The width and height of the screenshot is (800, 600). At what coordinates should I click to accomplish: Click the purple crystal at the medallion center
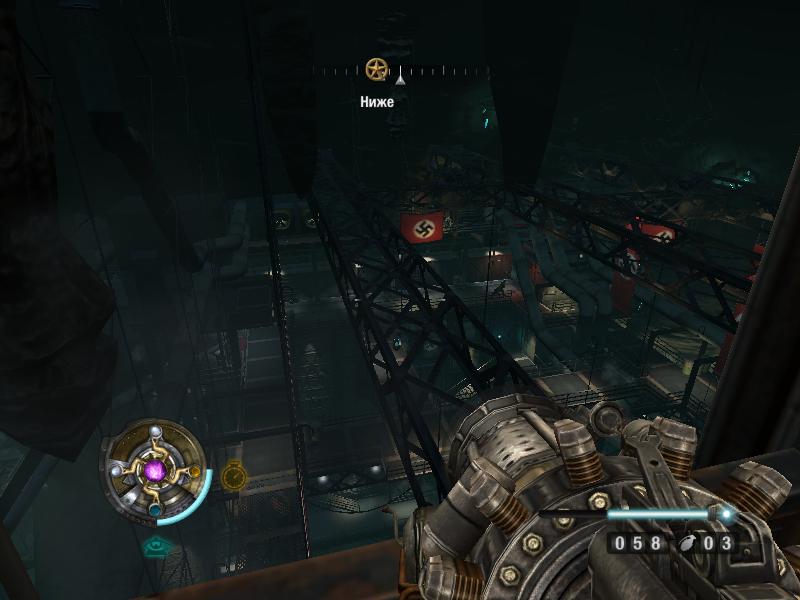coord(155,470)
